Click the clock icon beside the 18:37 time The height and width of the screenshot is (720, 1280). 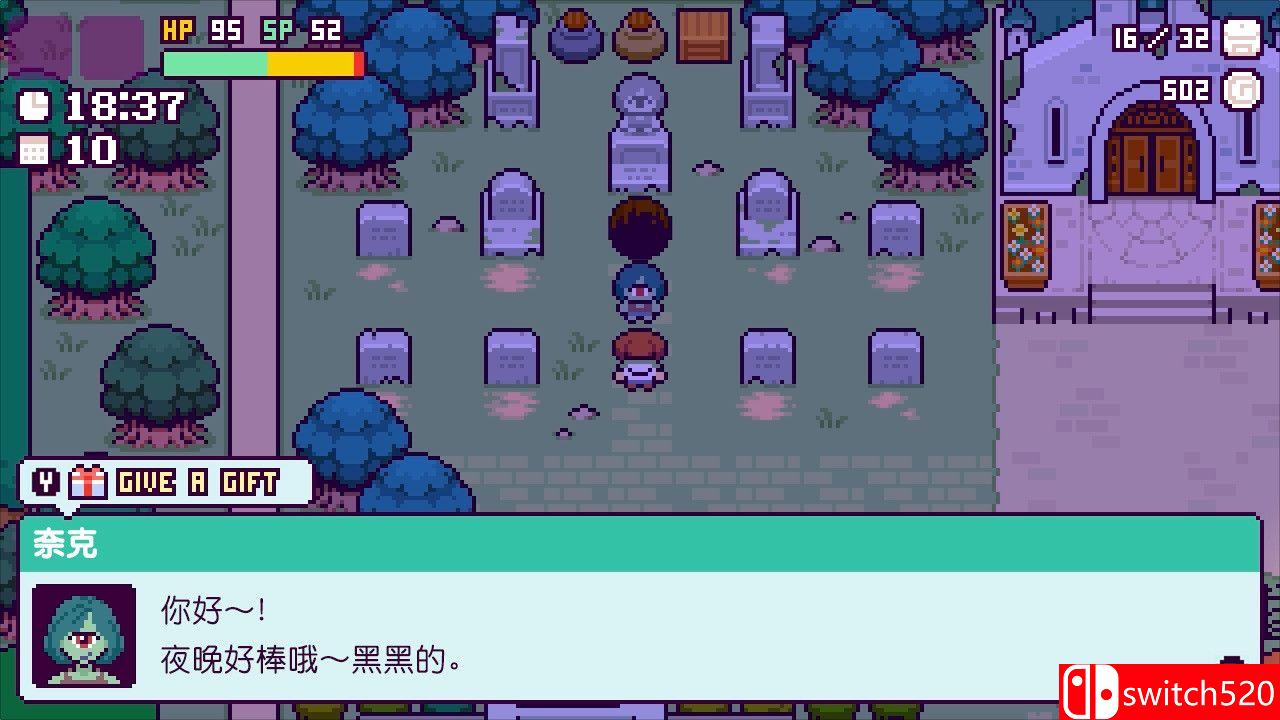[33, 108]
